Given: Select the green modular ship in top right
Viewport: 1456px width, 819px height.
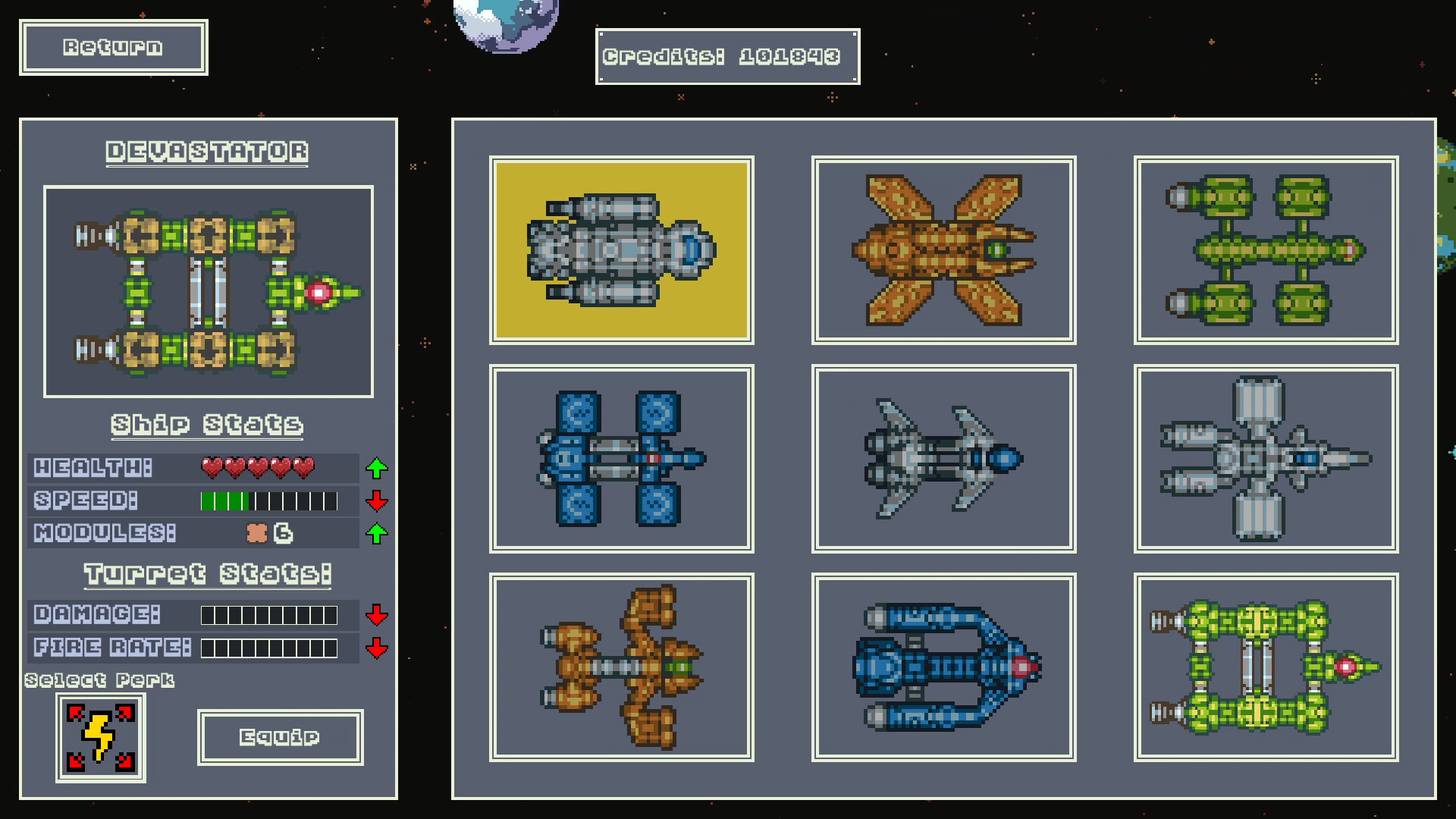Looking at the screenshot, I should [1265, 249].
